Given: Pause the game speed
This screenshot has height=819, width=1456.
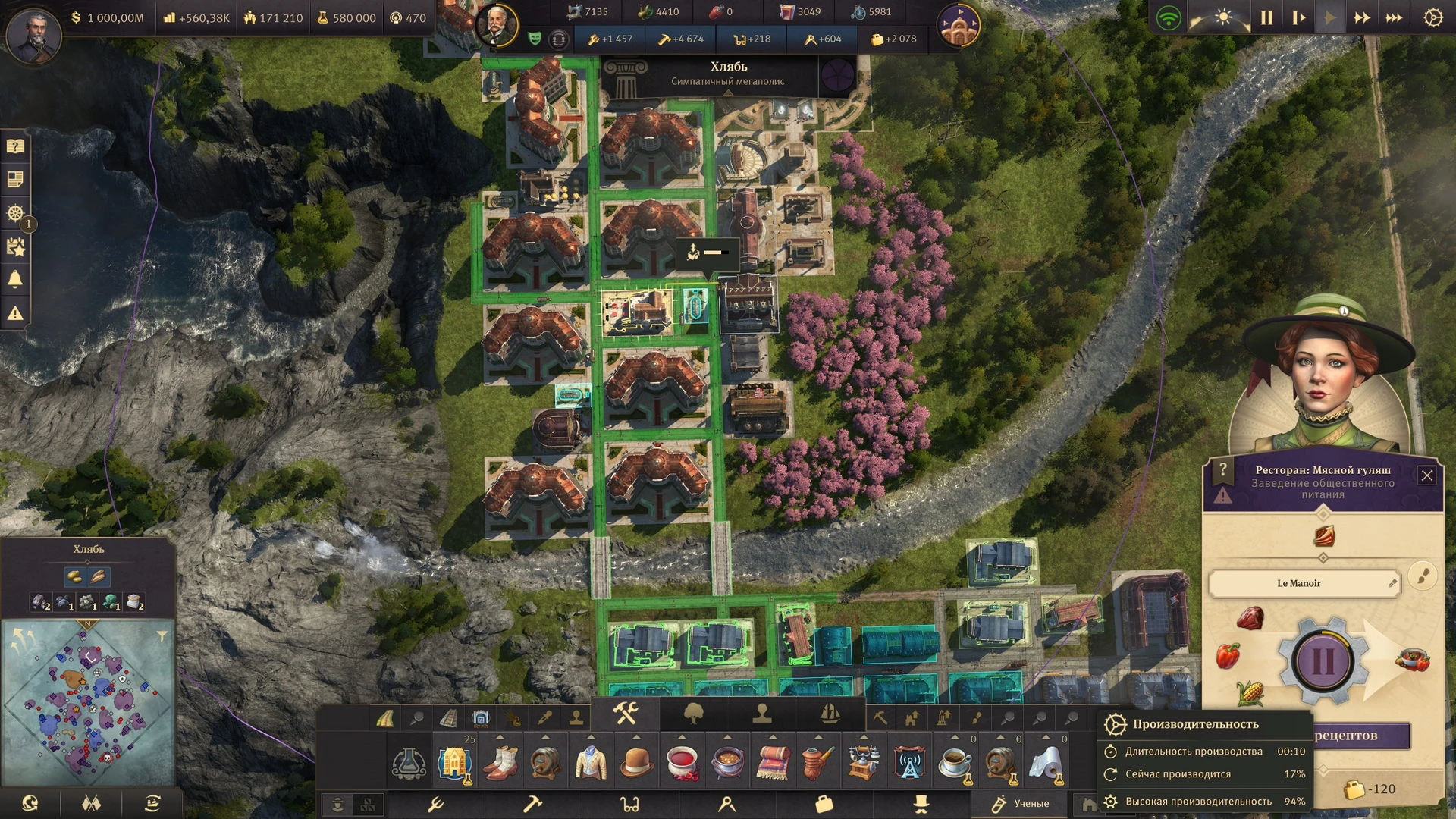Looking at the screenshot, I should pyautogui.click(x=1266, y=17).
